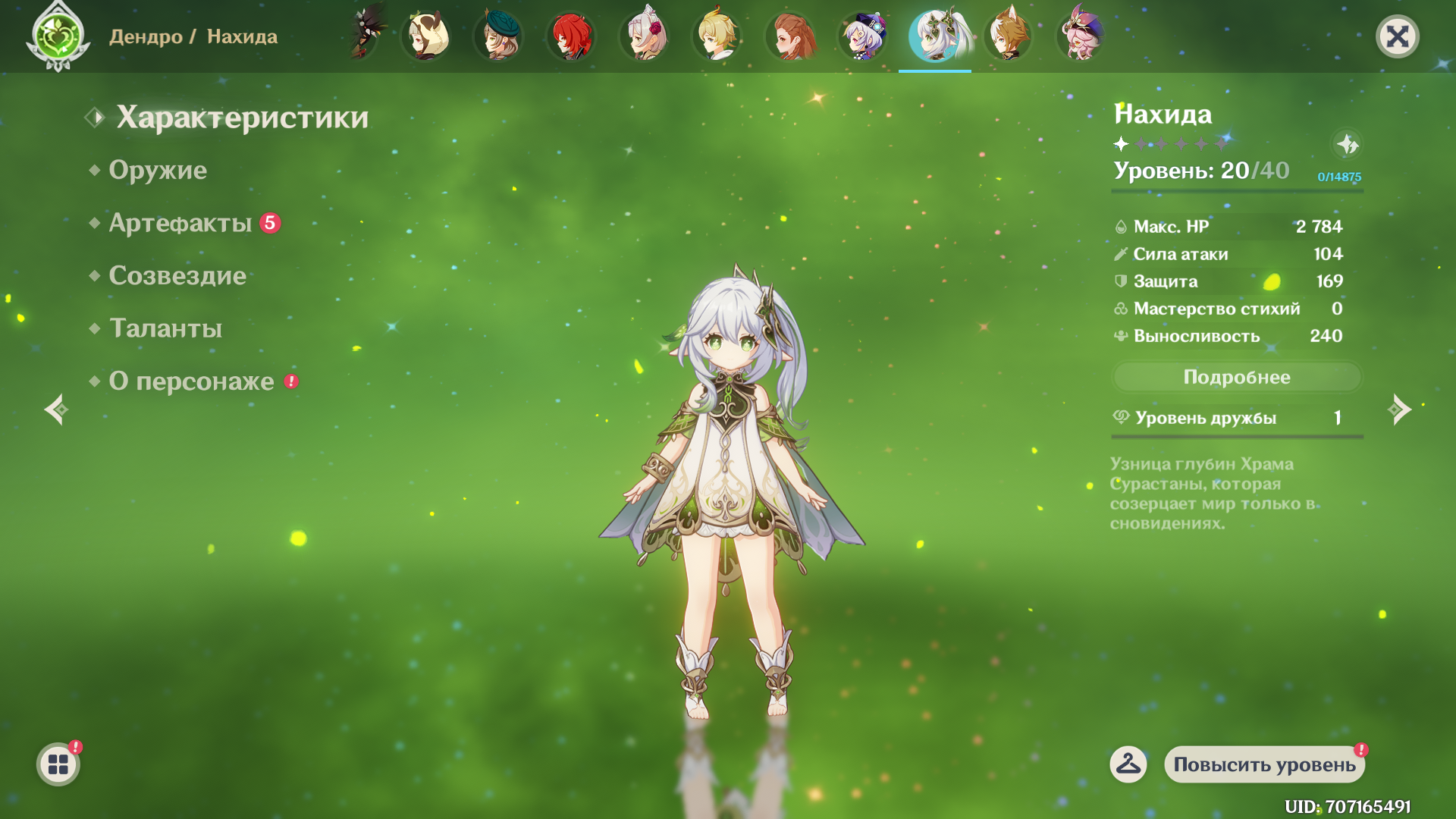
Task: Pick the purple-hat character portrait
Action: coord(862,36)
